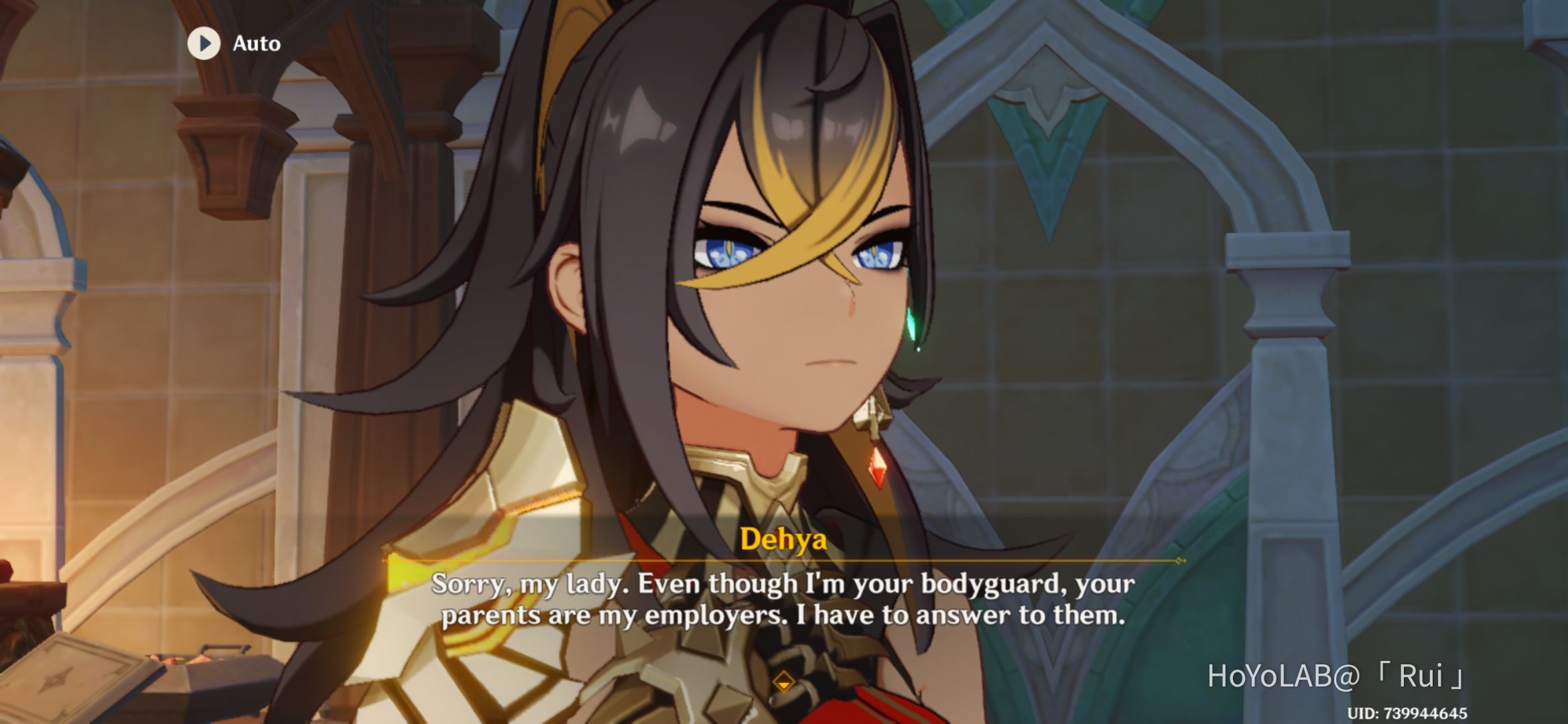This screenshot has width=1568, height=724.
Task: Tap Dehya's red crystal earring
Action: coord(878,469)
